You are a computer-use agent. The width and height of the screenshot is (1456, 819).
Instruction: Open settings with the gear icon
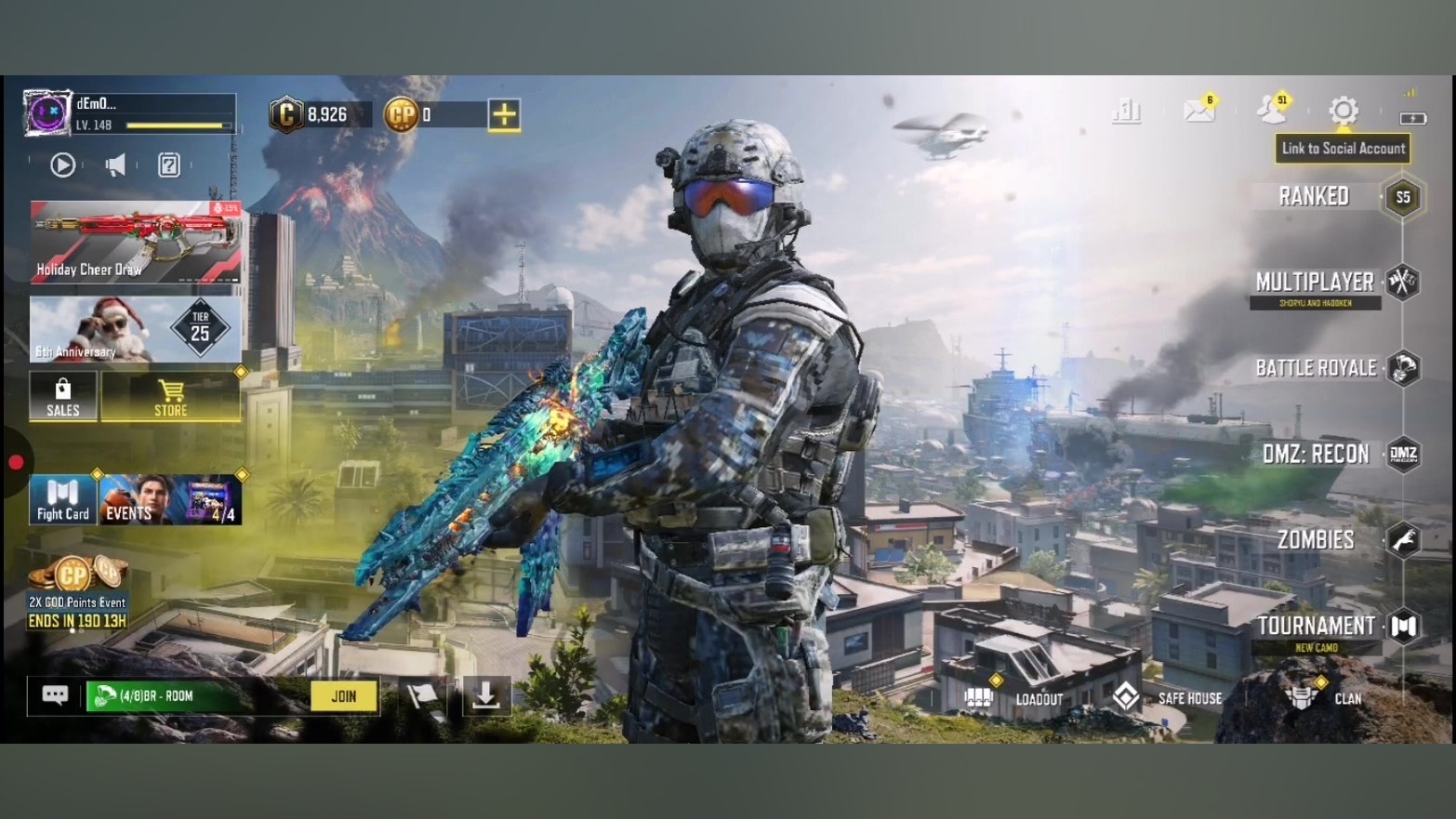1343,111
